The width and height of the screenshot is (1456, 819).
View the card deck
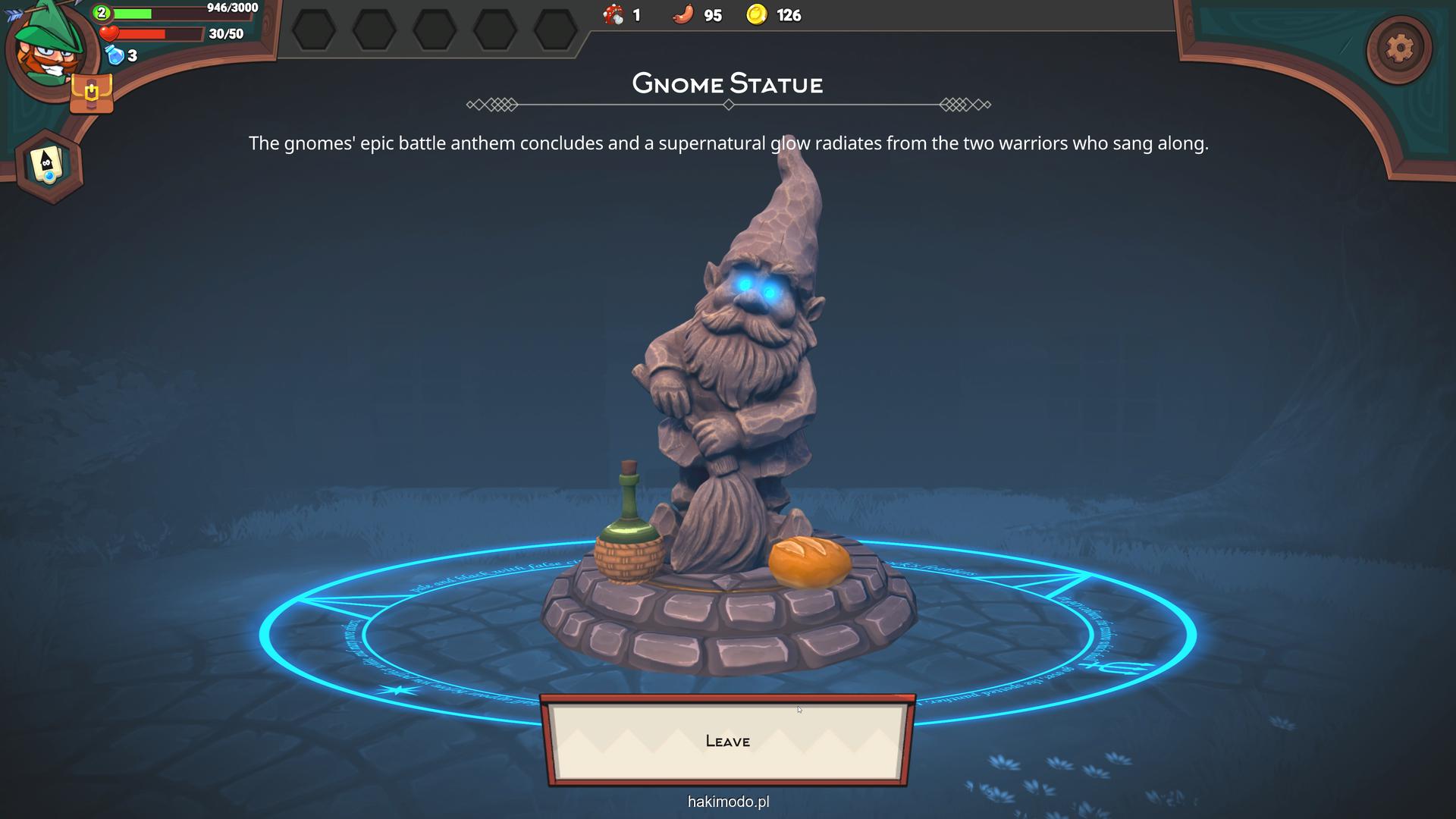[49, 165]
